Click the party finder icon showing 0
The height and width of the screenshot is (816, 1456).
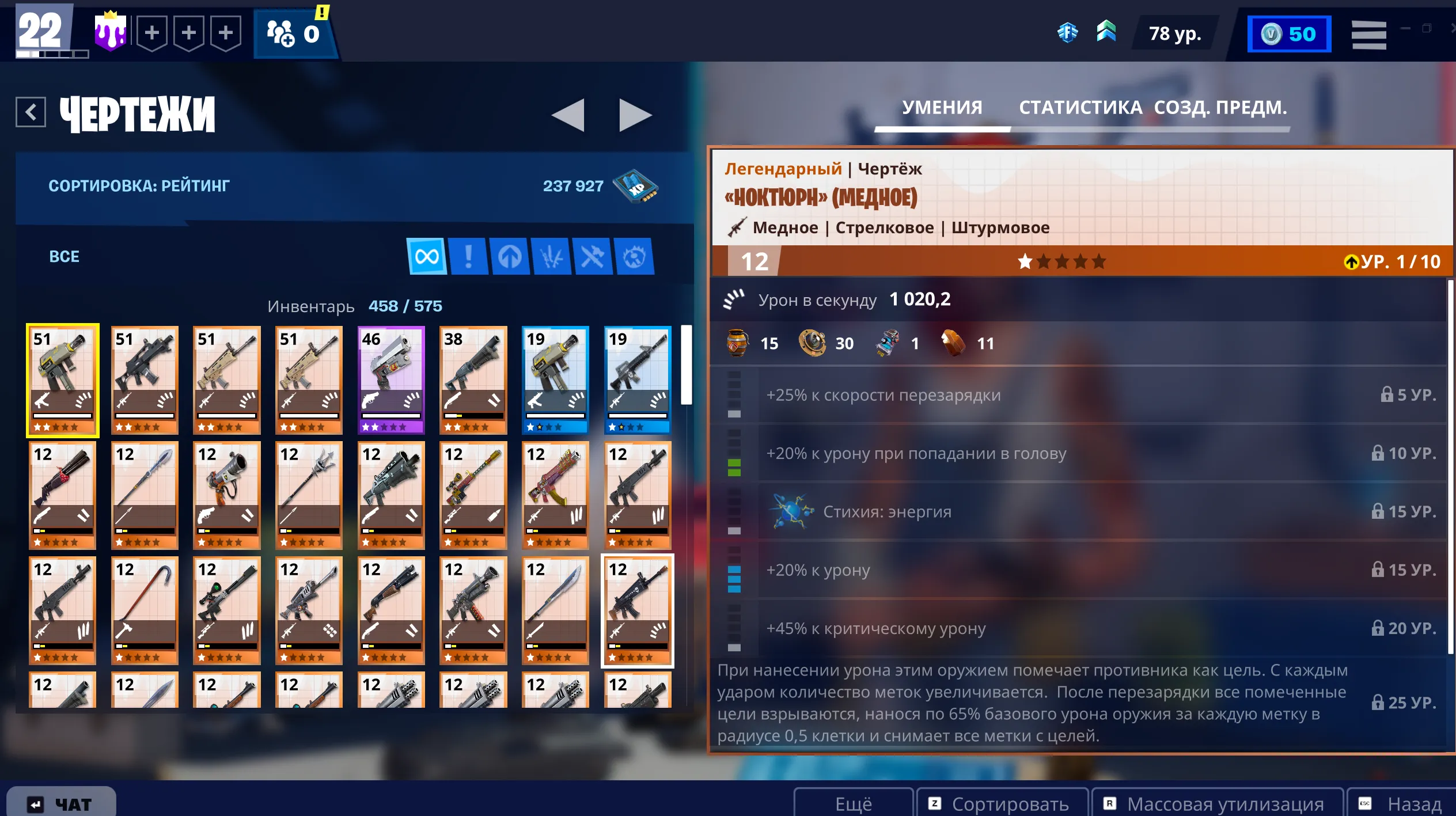(294, 32)
